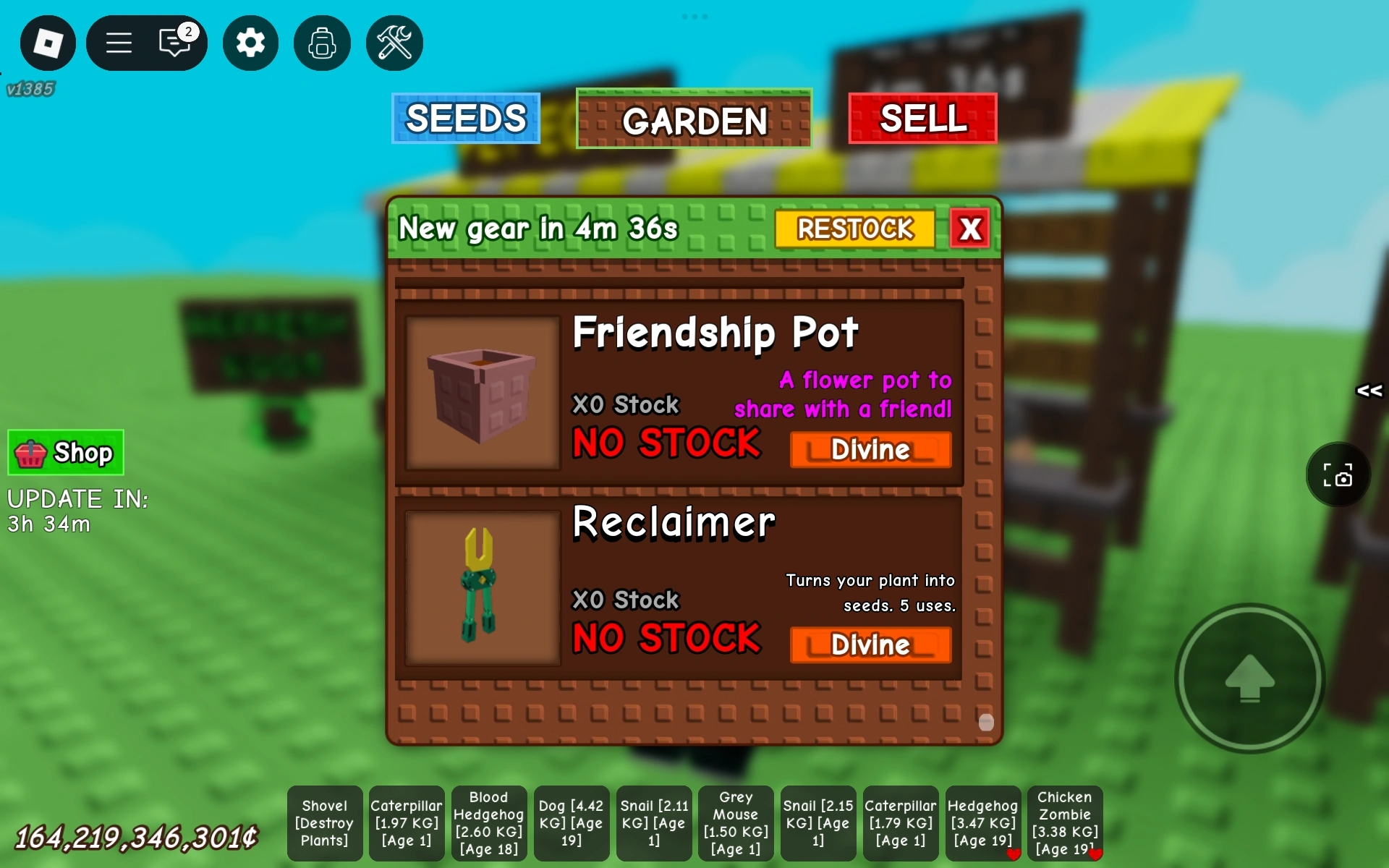Purchase the Reclaimer Divine option
Screen dimensions: 1389x868
[x=870, y=644]
